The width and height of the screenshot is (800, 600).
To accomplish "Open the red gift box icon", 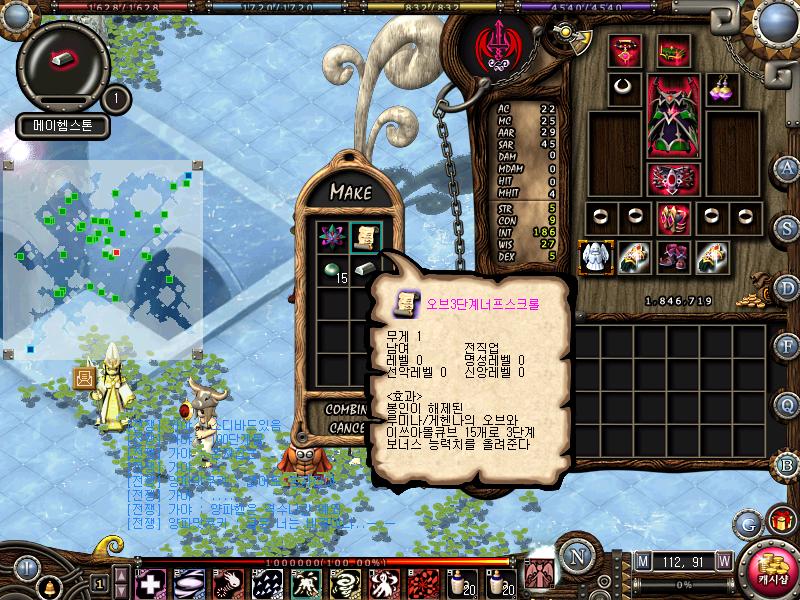I will [x=779, y=520].
